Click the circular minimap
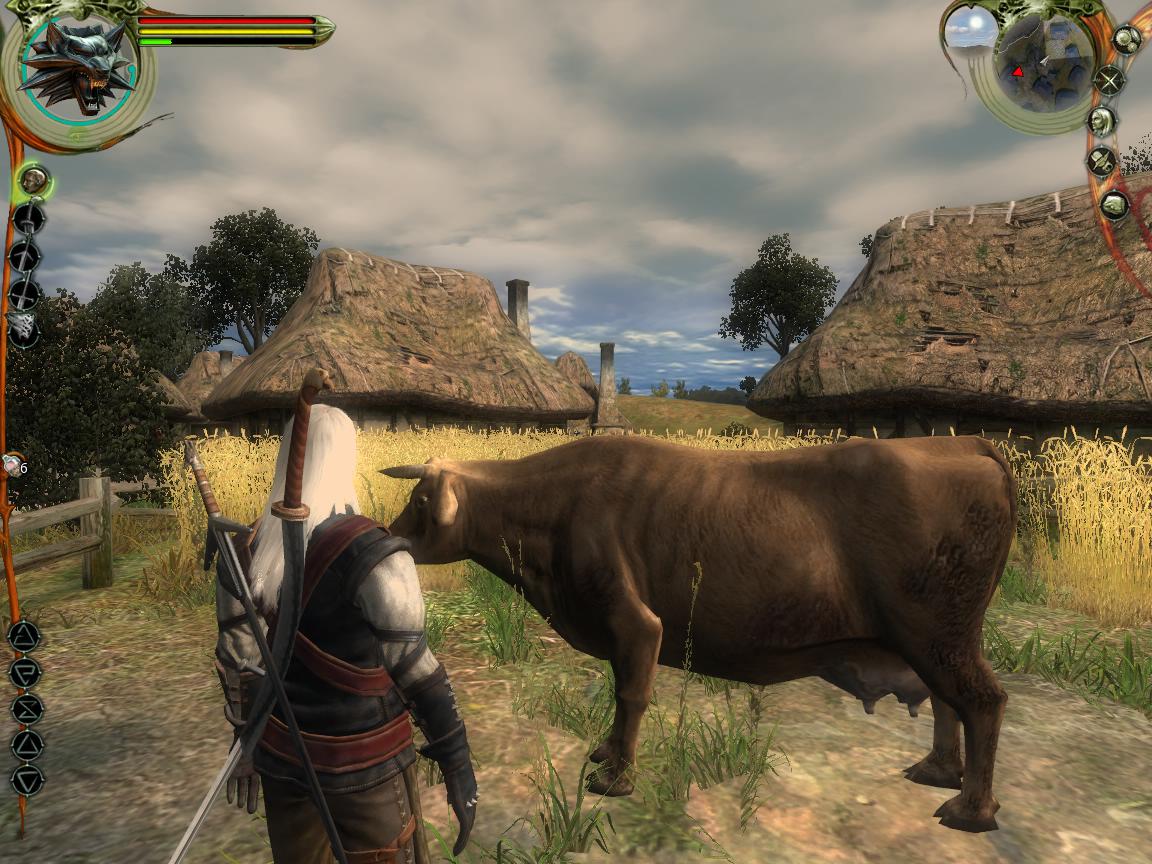The height and width of the screenshot is (864, 1152). (x=1044, y=62)
